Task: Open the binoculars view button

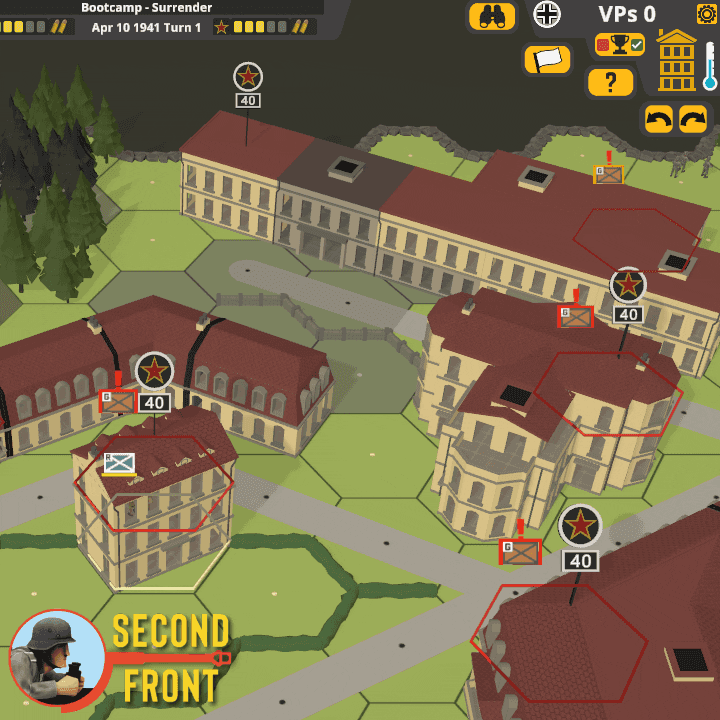Action: (492, 16)
